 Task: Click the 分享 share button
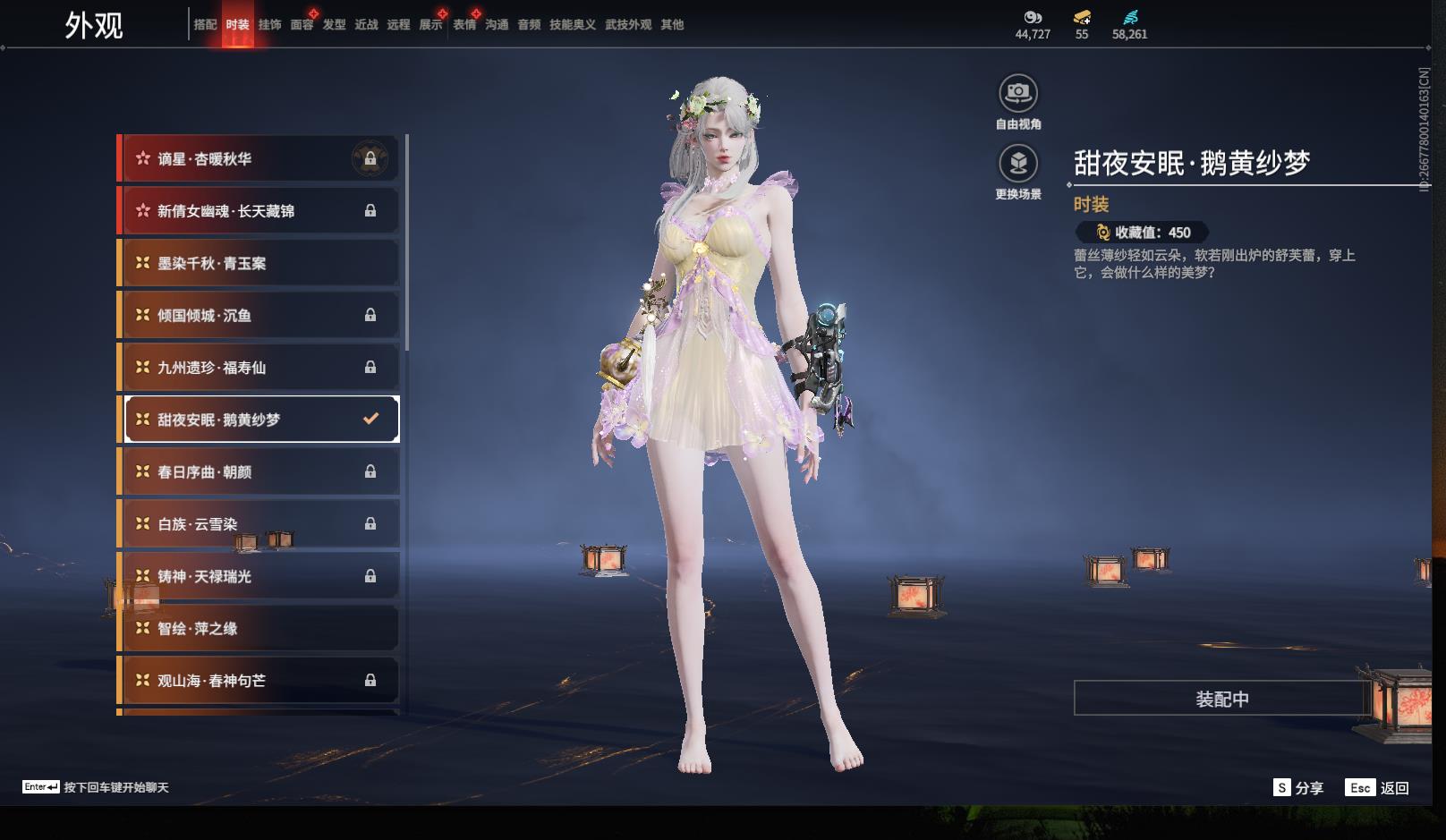tap(1297, 788)
